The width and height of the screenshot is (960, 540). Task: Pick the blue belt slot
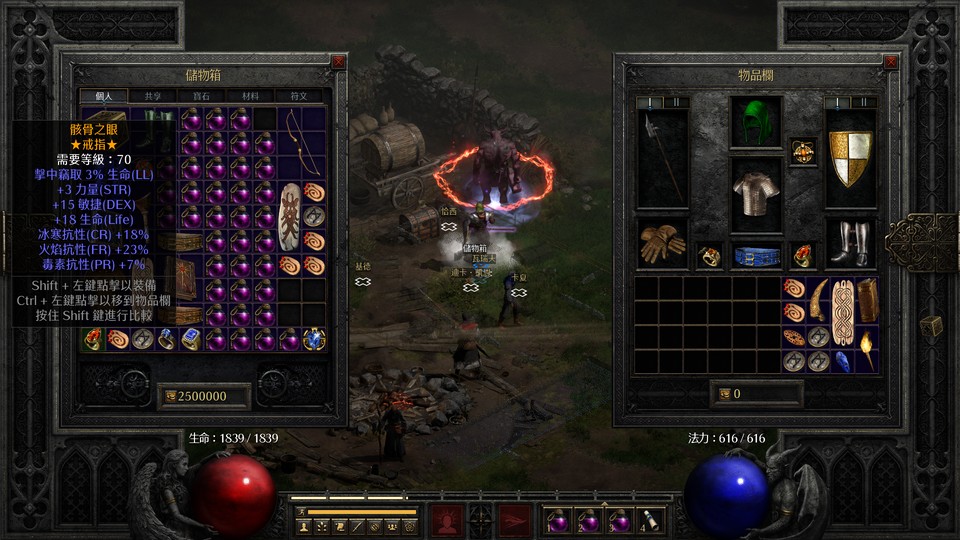pos(755,256)
